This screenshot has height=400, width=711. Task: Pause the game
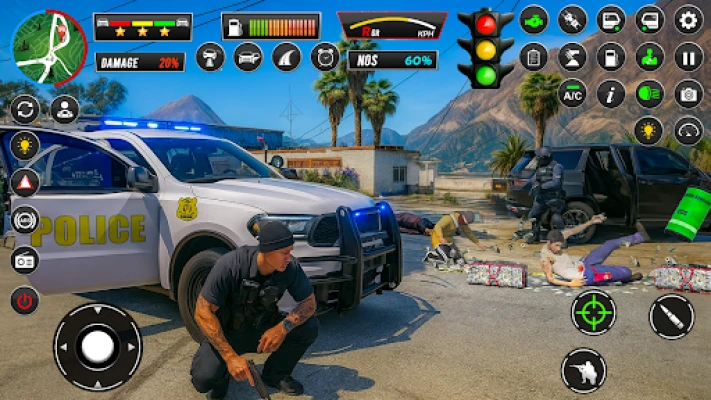pyautogui.click(x=688, y=57)
